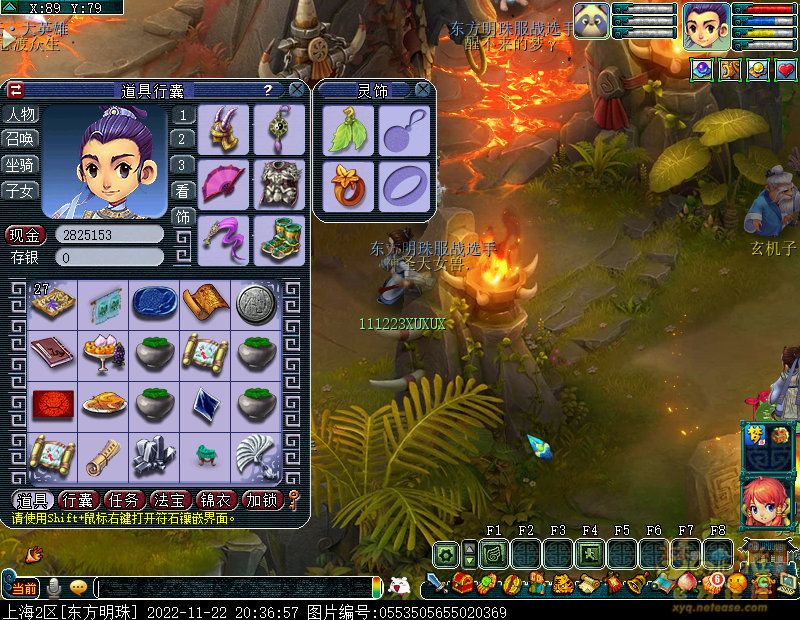The height and width of the screenshot is (620, 800).
Task: Activate the F1 hotbar skill
Action: 493,552
